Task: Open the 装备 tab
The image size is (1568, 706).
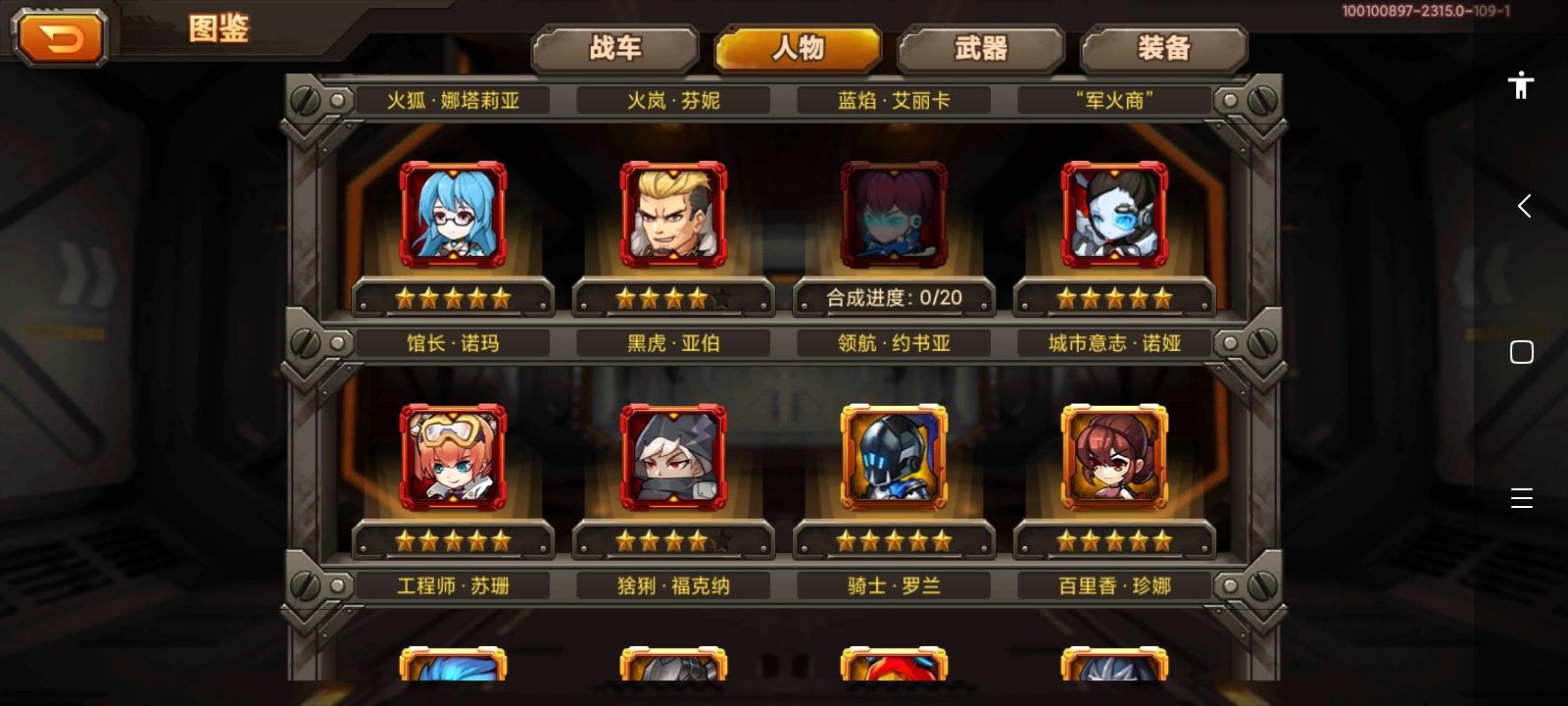Action: point(1162,47)
